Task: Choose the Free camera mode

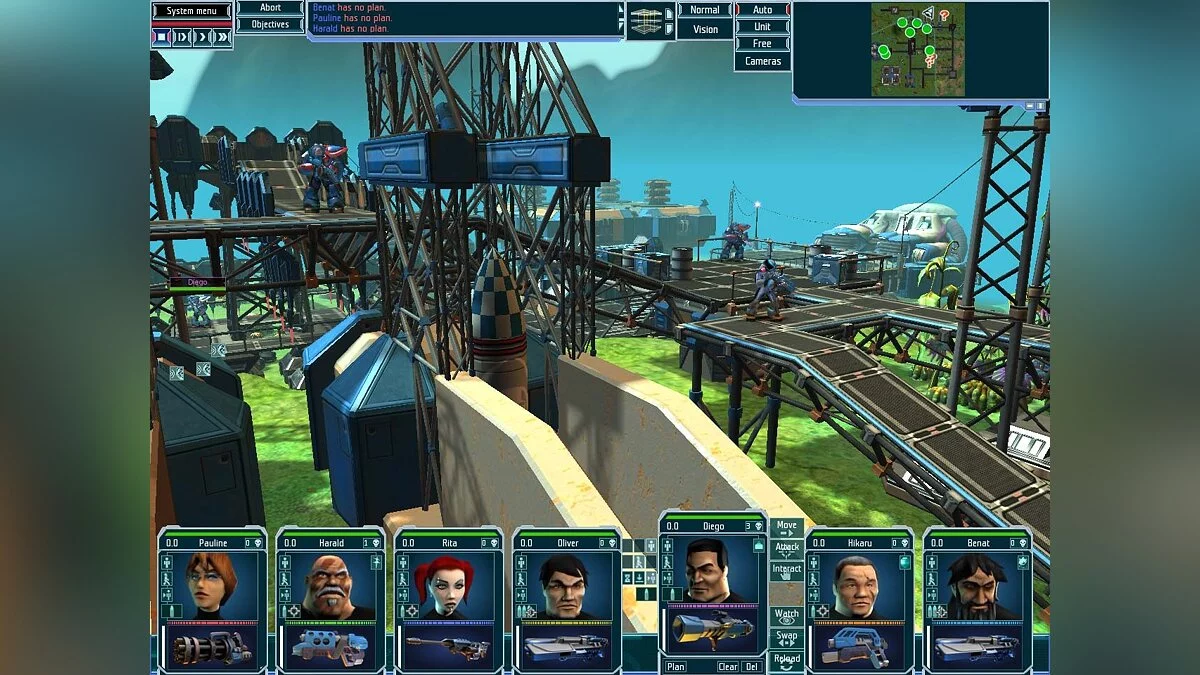Action: click(762, 44)
